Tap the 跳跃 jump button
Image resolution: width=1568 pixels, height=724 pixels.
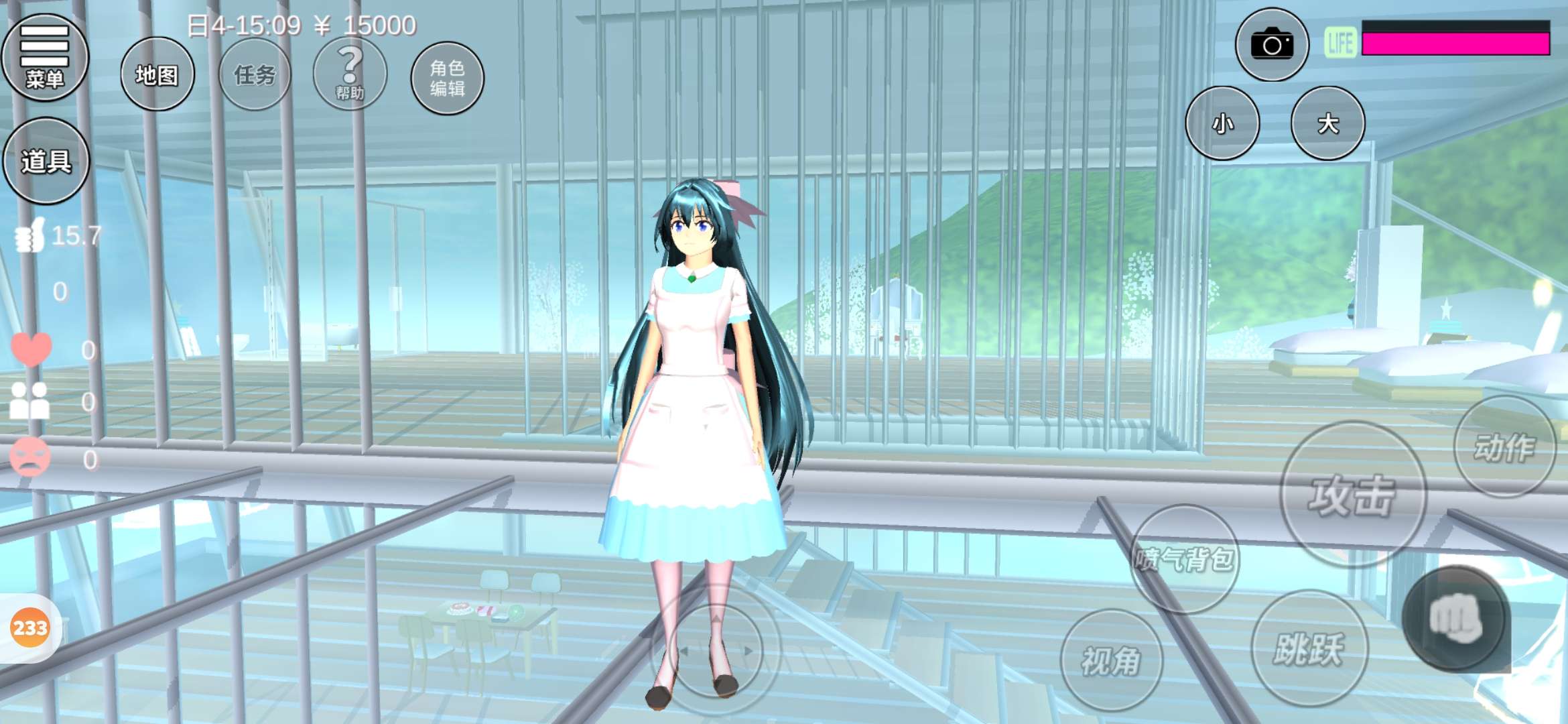tap(1309, 648)
